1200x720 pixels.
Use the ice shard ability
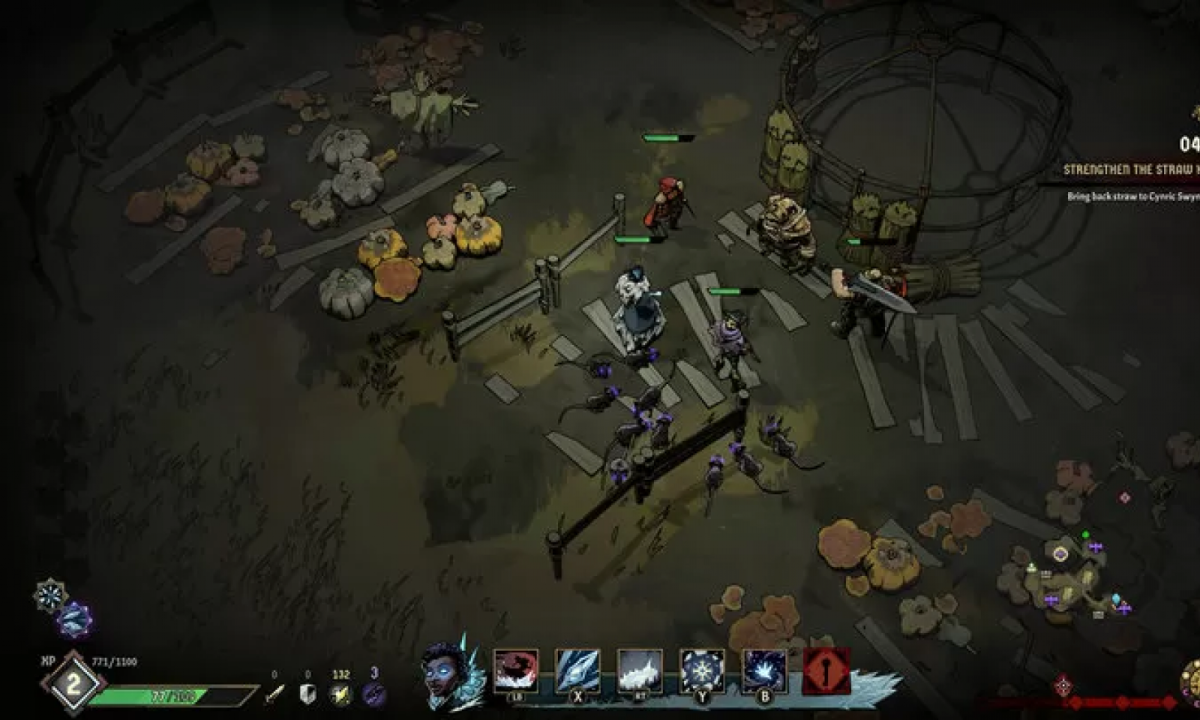click(578, 670)
